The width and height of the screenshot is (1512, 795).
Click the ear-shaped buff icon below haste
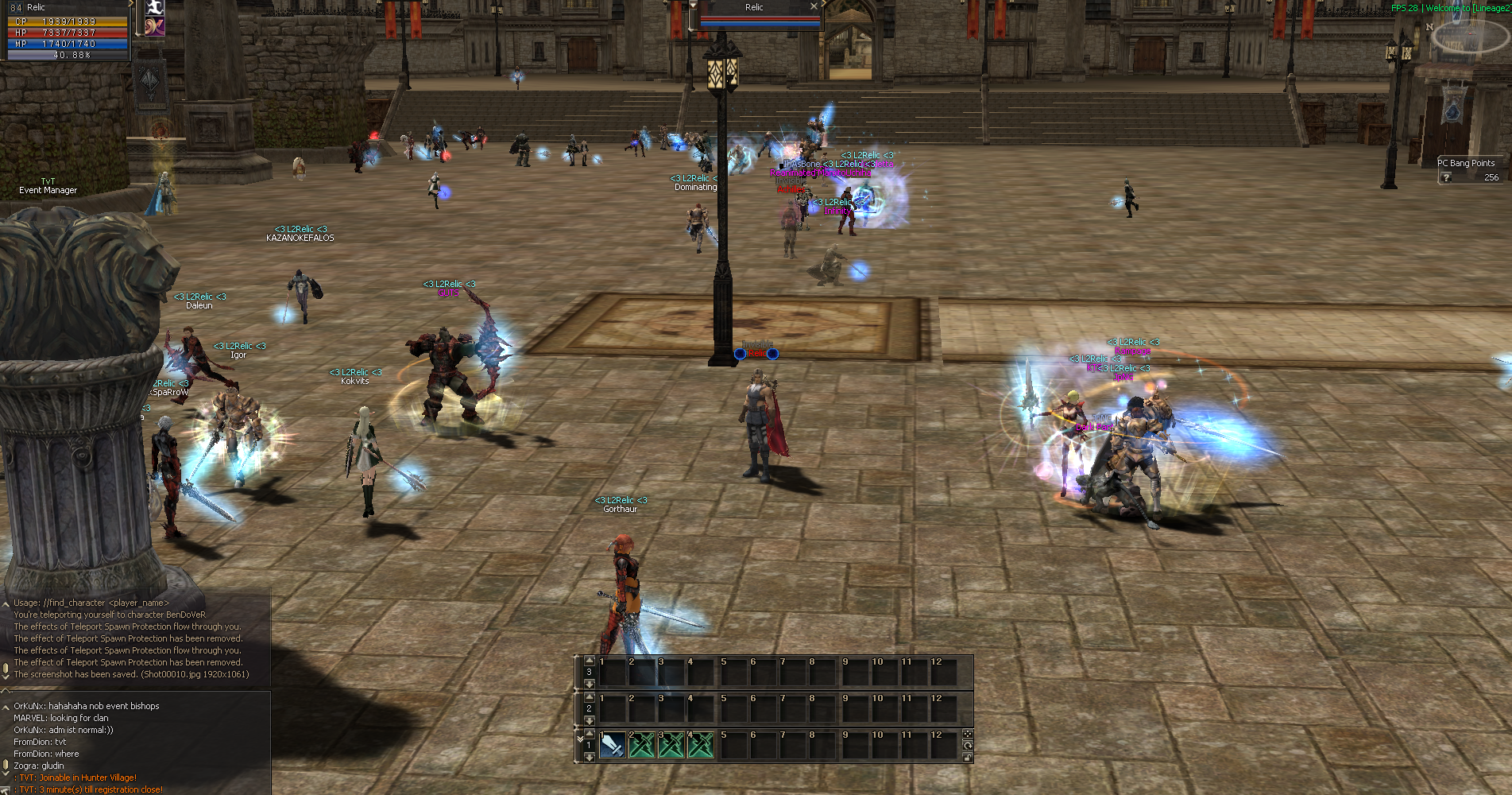pos(154,26)
